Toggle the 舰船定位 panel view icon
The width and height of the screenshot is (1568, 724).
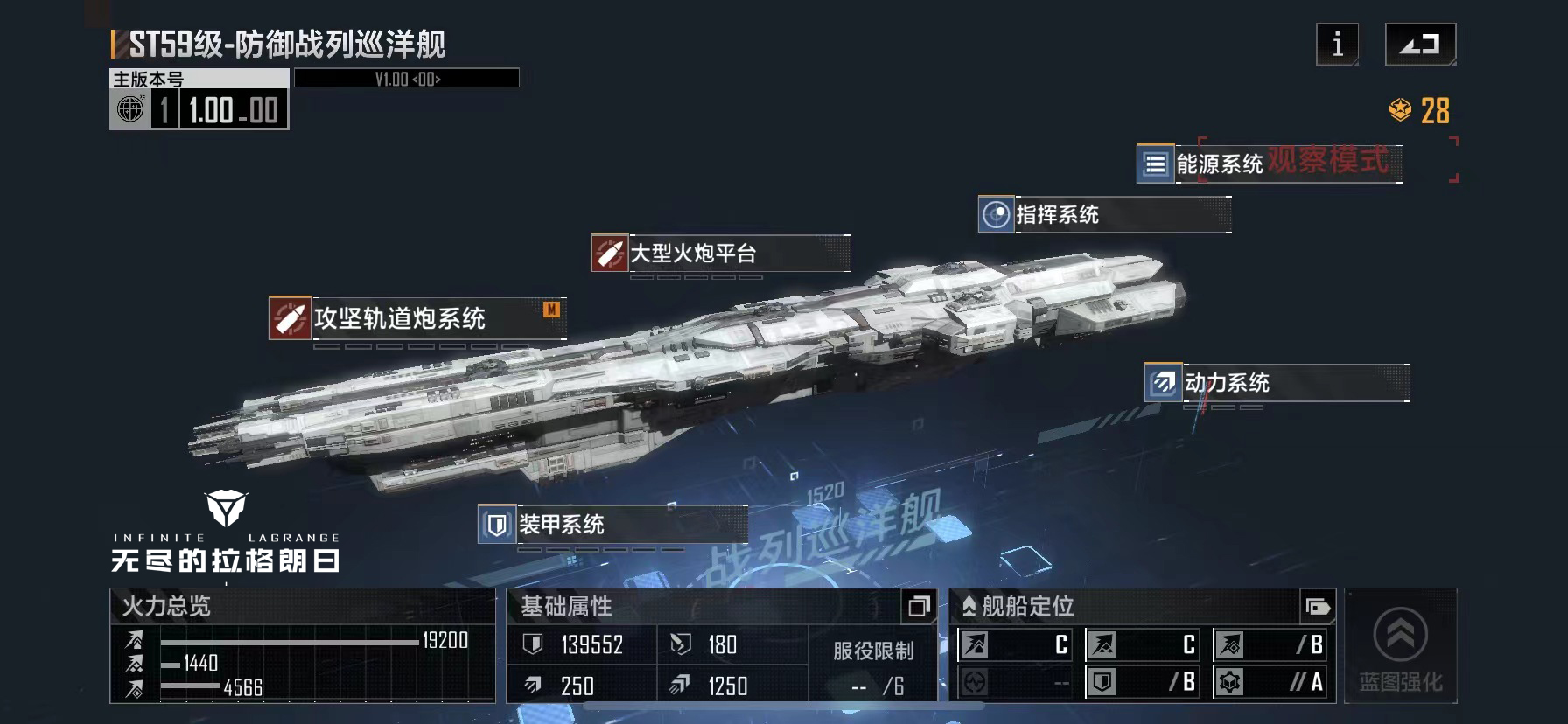[1318, 606]
